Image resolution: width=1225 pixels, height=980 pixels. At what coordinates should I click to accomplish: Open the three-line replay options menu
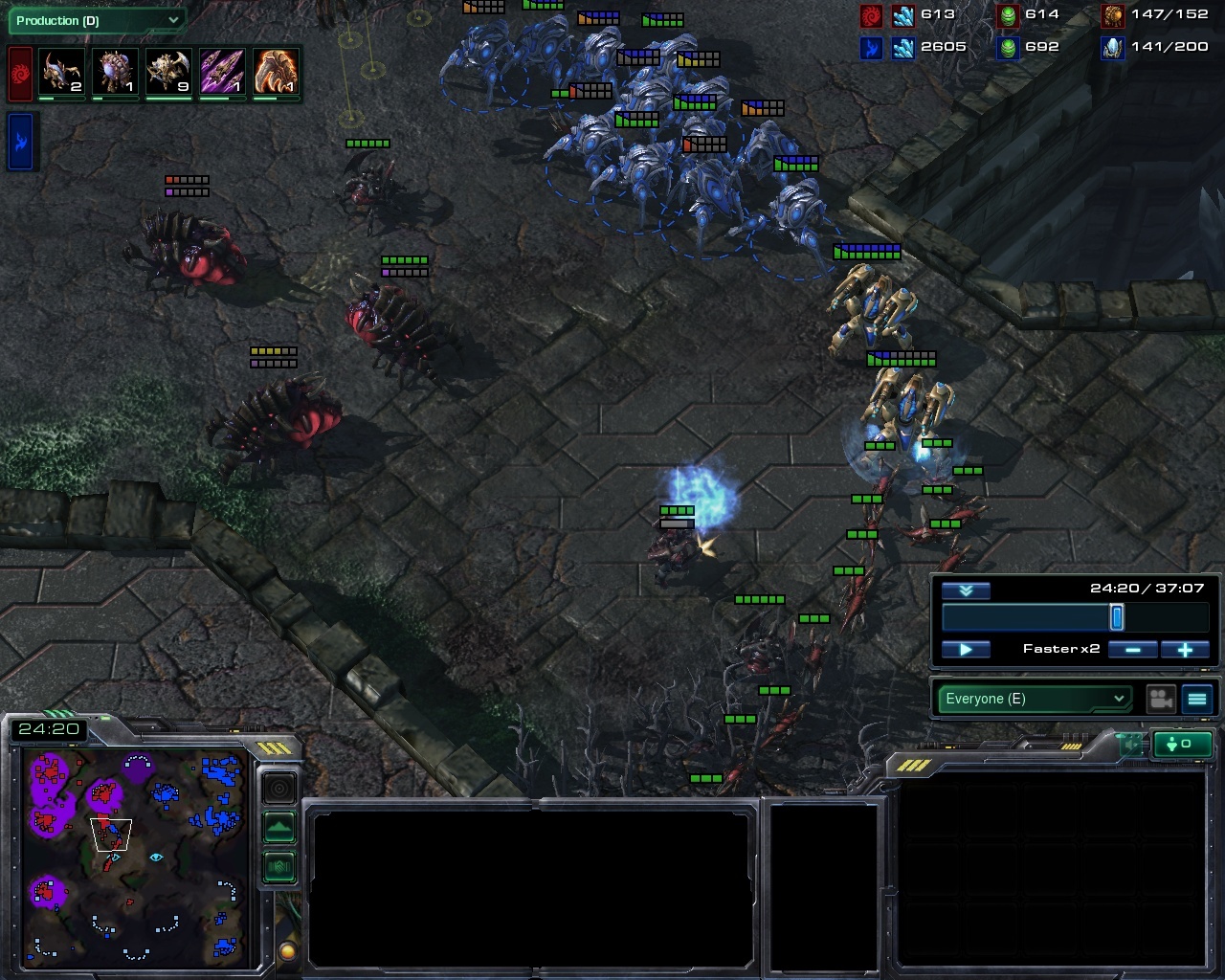(x=1197, y=699)
